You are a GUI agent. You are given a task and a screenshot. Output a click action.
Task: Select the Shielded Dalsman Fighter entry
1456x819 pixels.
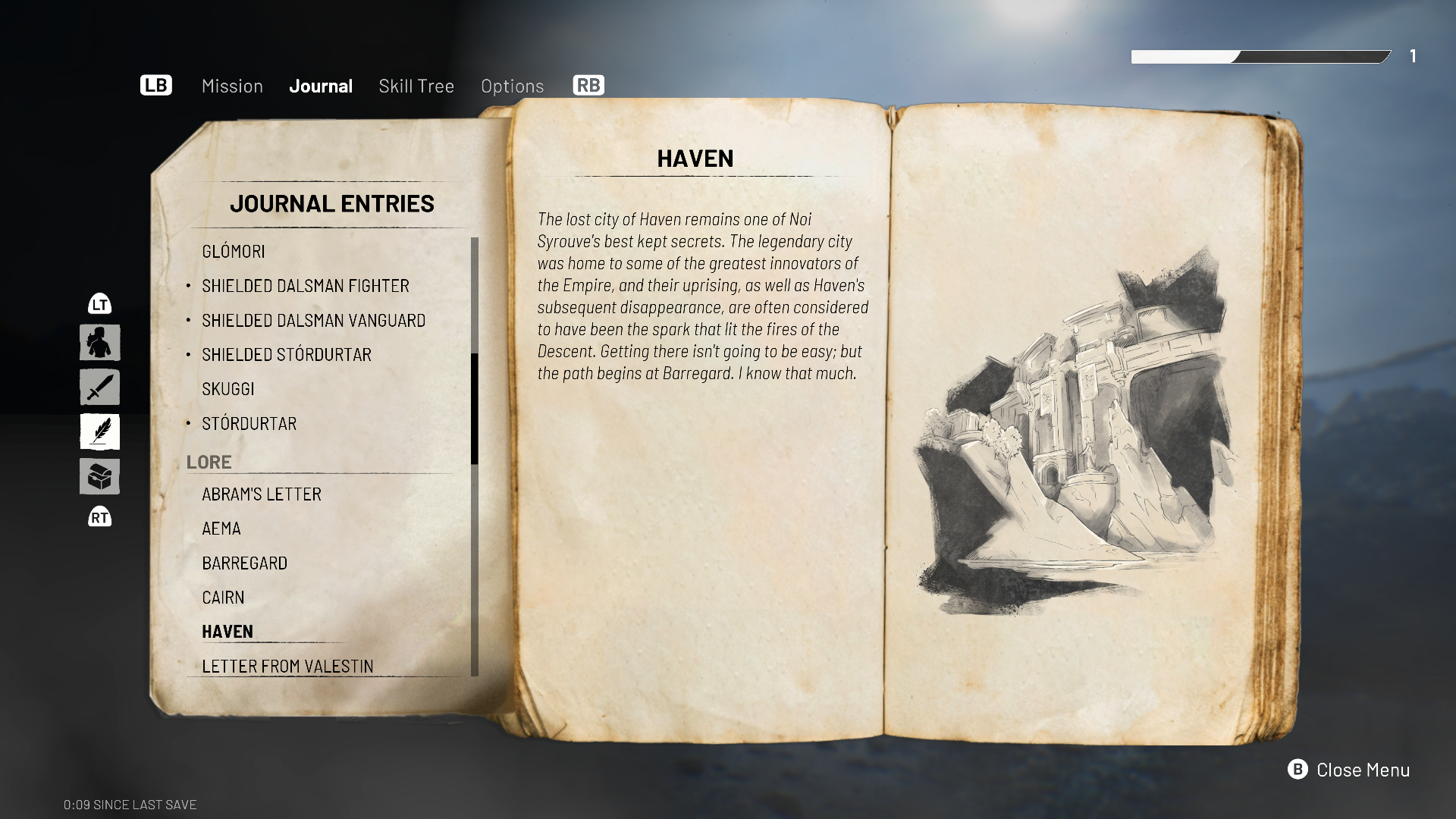pos(306,286)
